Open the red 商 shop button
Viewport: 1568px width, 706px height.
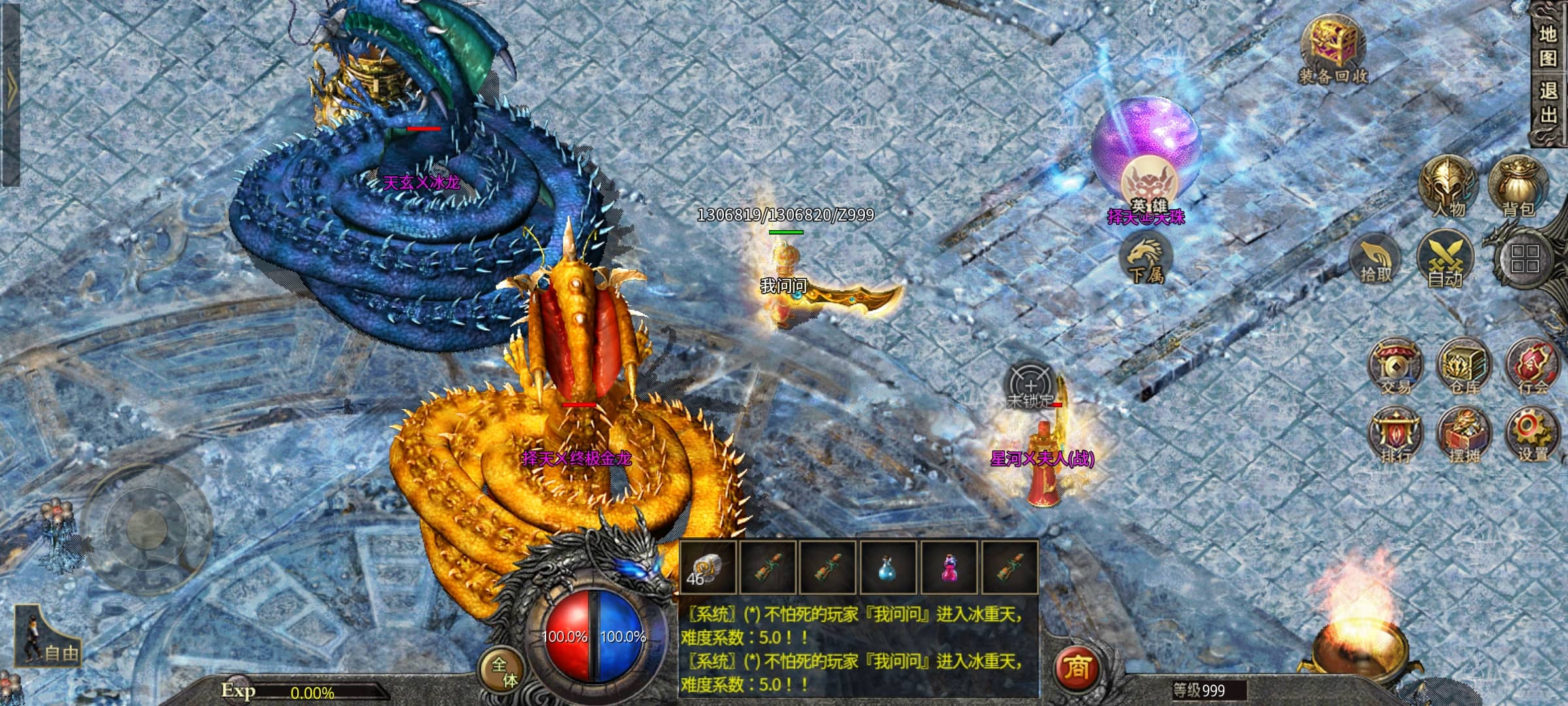click(x=1077, y=667)
